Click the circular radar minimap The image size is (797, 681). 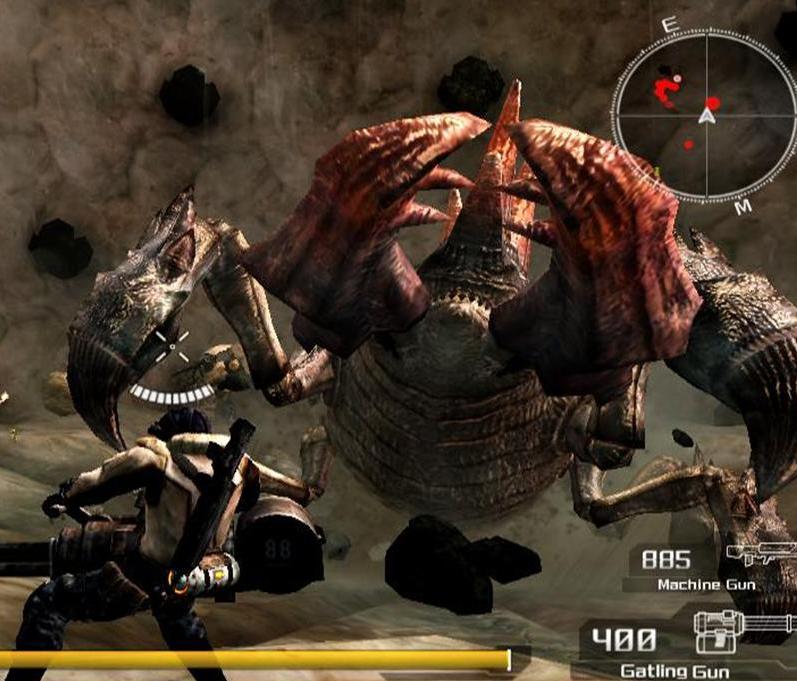[708, 115]
